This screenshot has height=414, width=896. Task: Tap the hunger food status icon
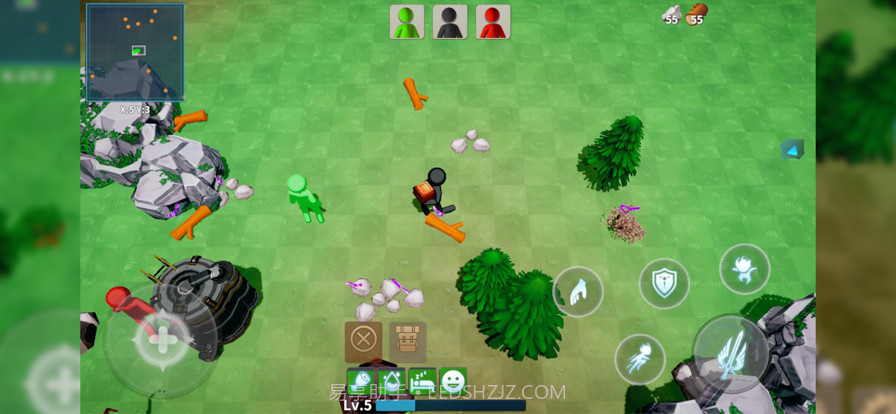coord(361,381)
